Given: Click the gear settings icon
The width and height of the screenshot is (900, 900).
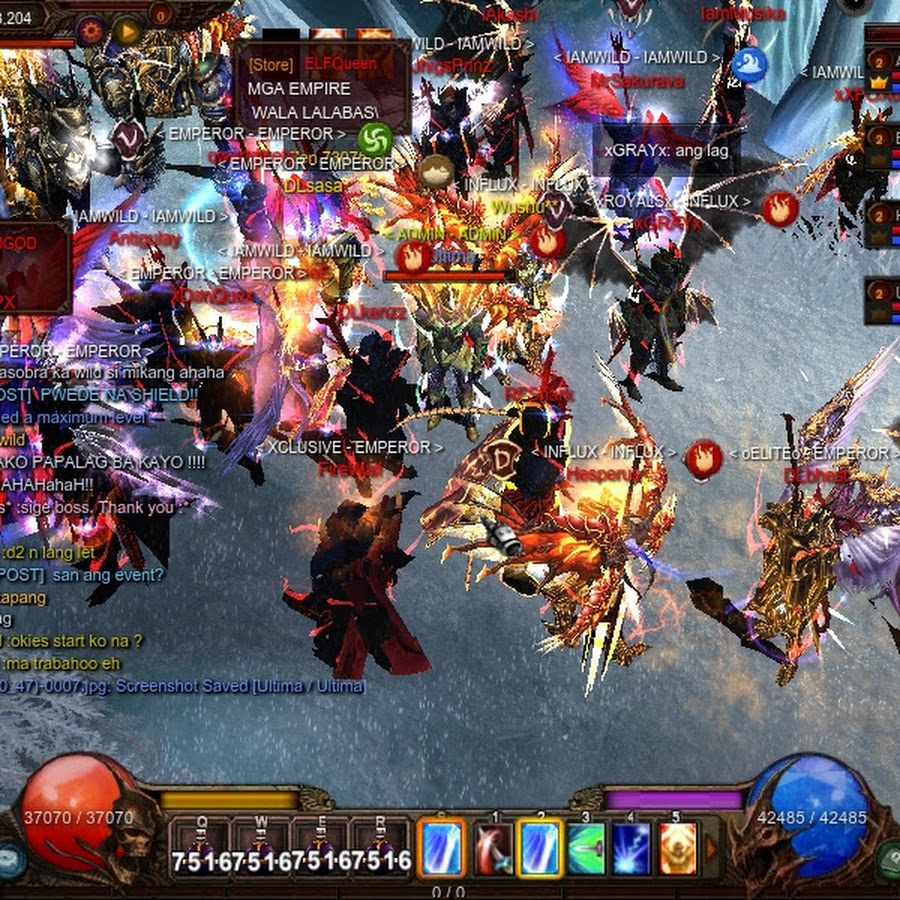Looking at the screenshot, I should tap(91, 30).
